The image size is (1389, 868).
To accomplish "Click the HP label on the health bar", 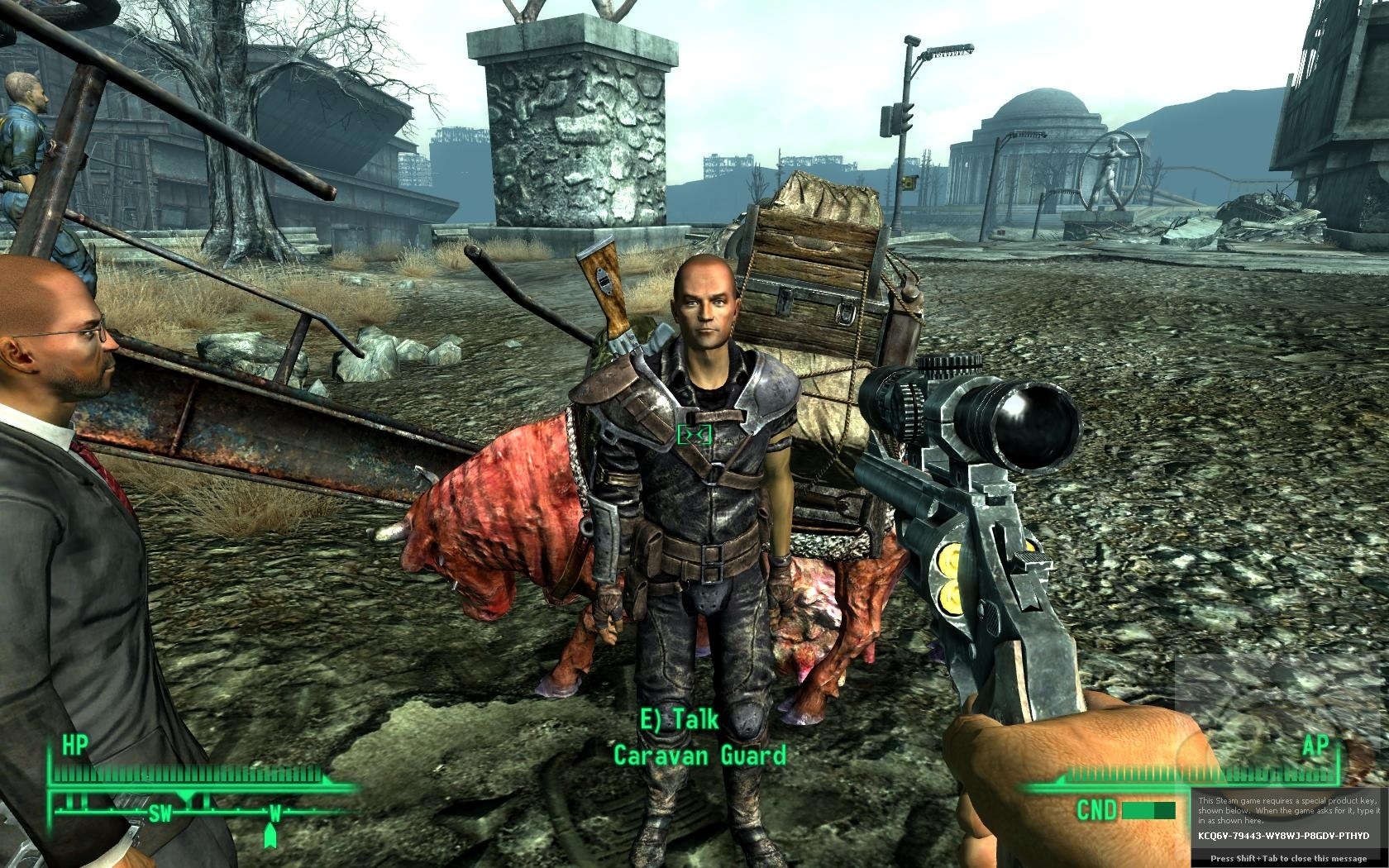I will [76, 744].
